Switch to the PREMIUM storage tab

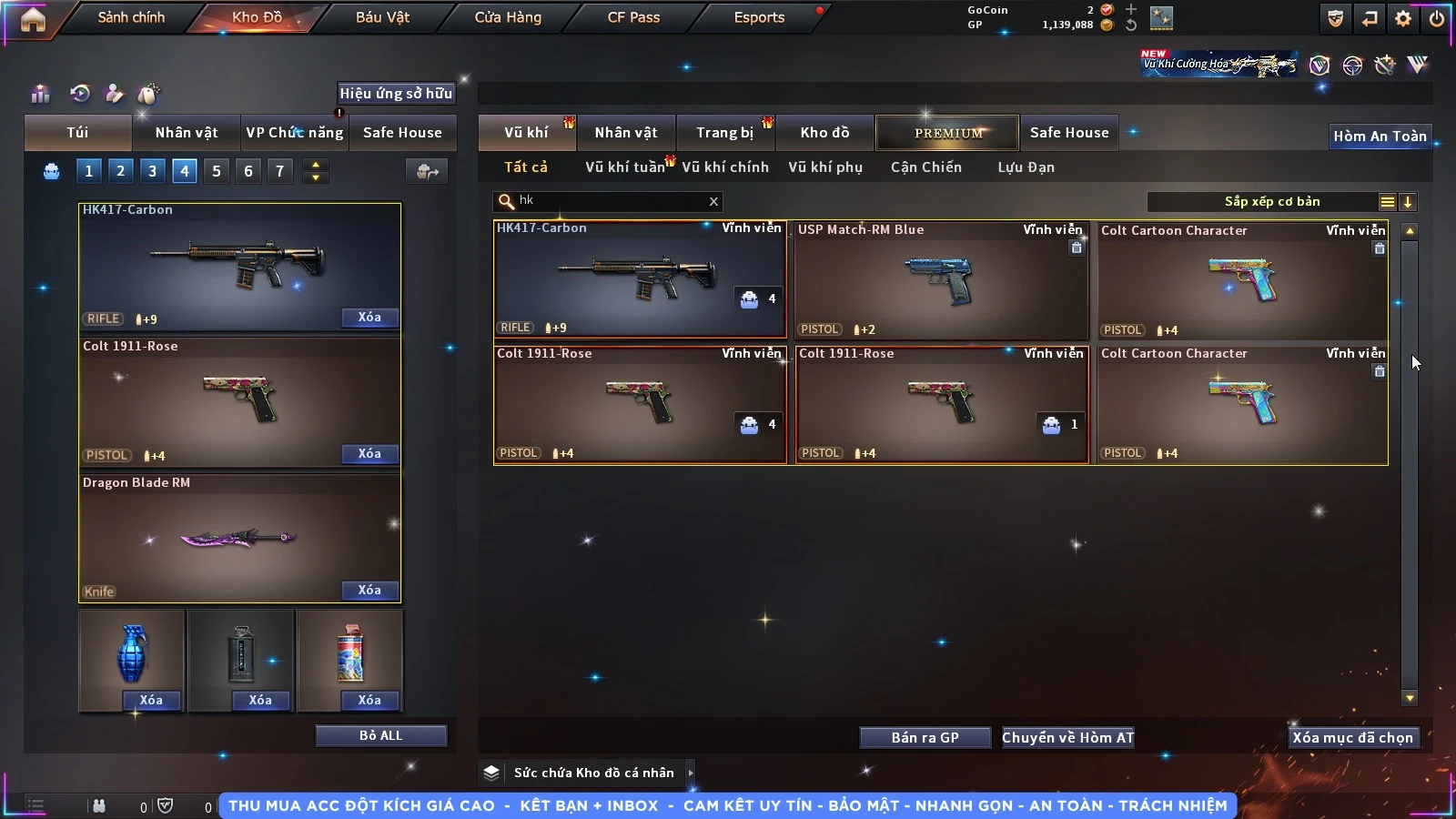[x=947, y=133]
